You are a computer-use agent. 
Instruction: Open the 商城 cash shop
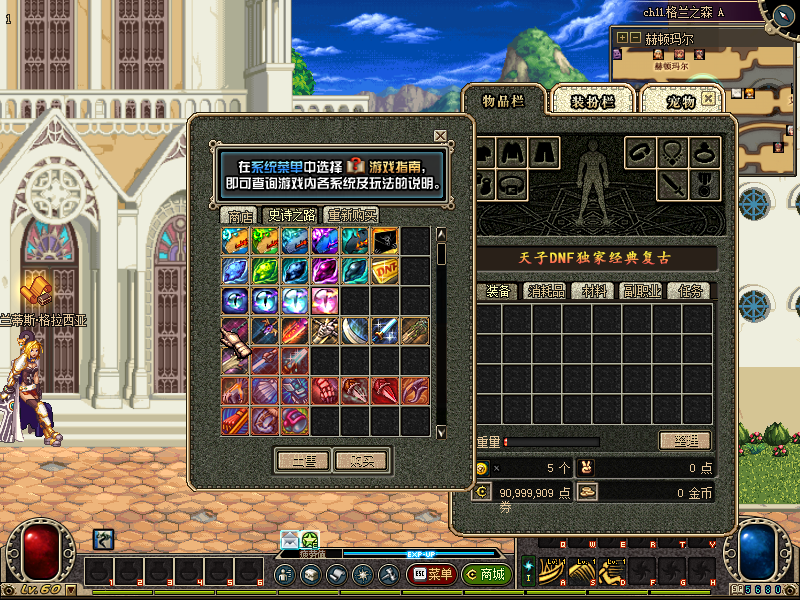[x=487, y=575]
